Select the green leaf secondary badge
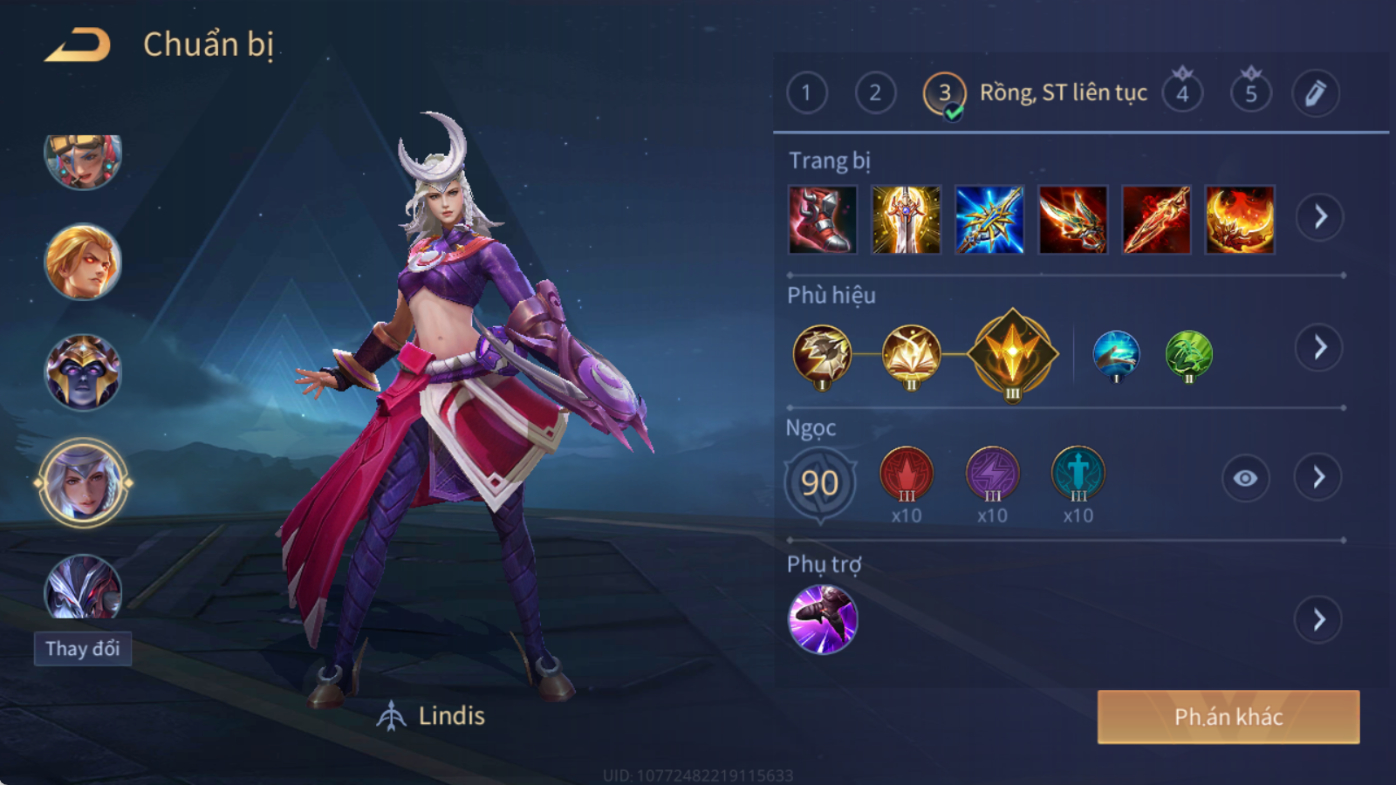The image size is (1396, 785). pyautogui.click(x=1189, y=354)
